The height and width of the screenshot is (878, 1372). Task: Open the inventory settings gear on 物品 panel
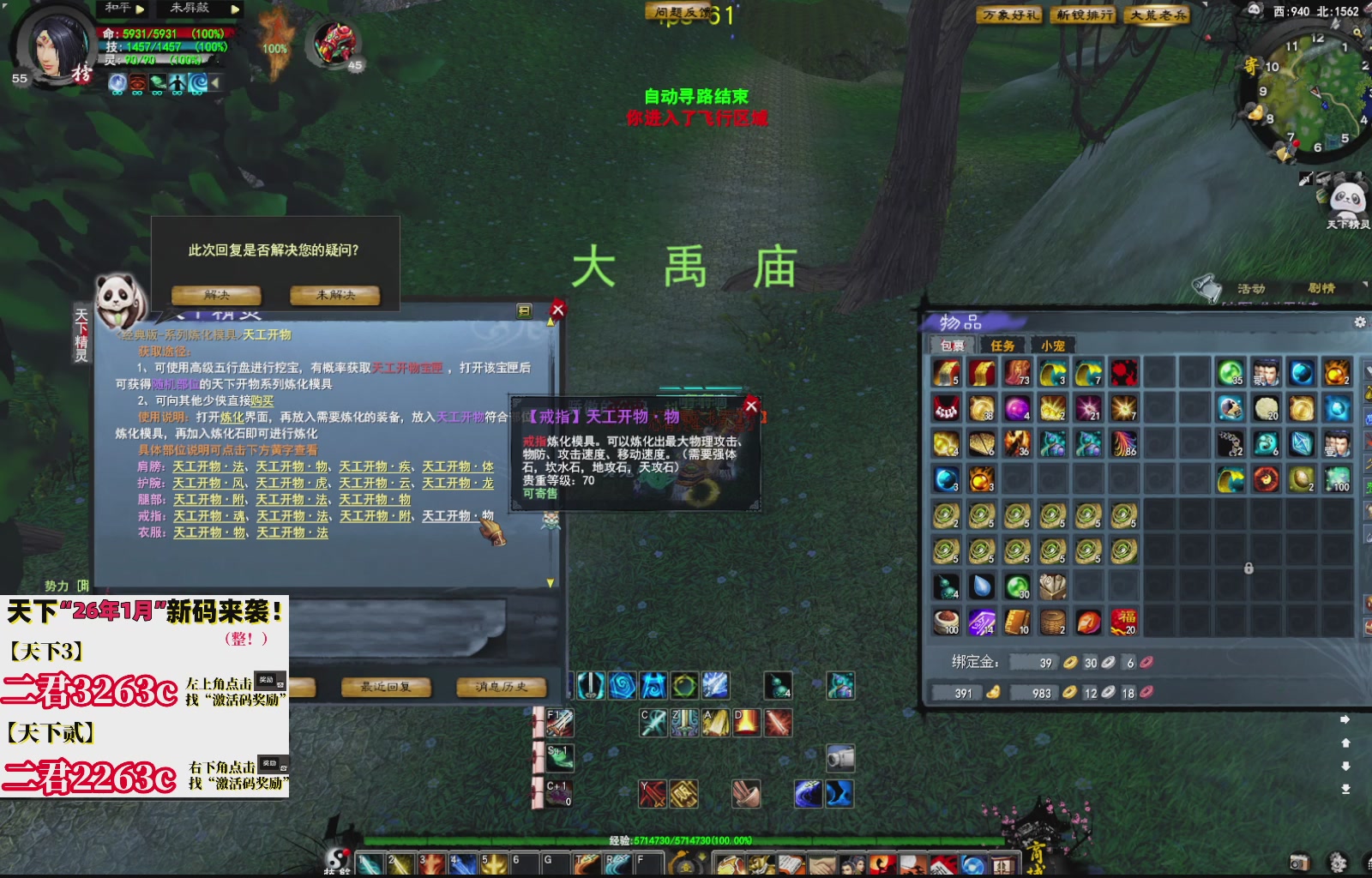(1360, 322)
